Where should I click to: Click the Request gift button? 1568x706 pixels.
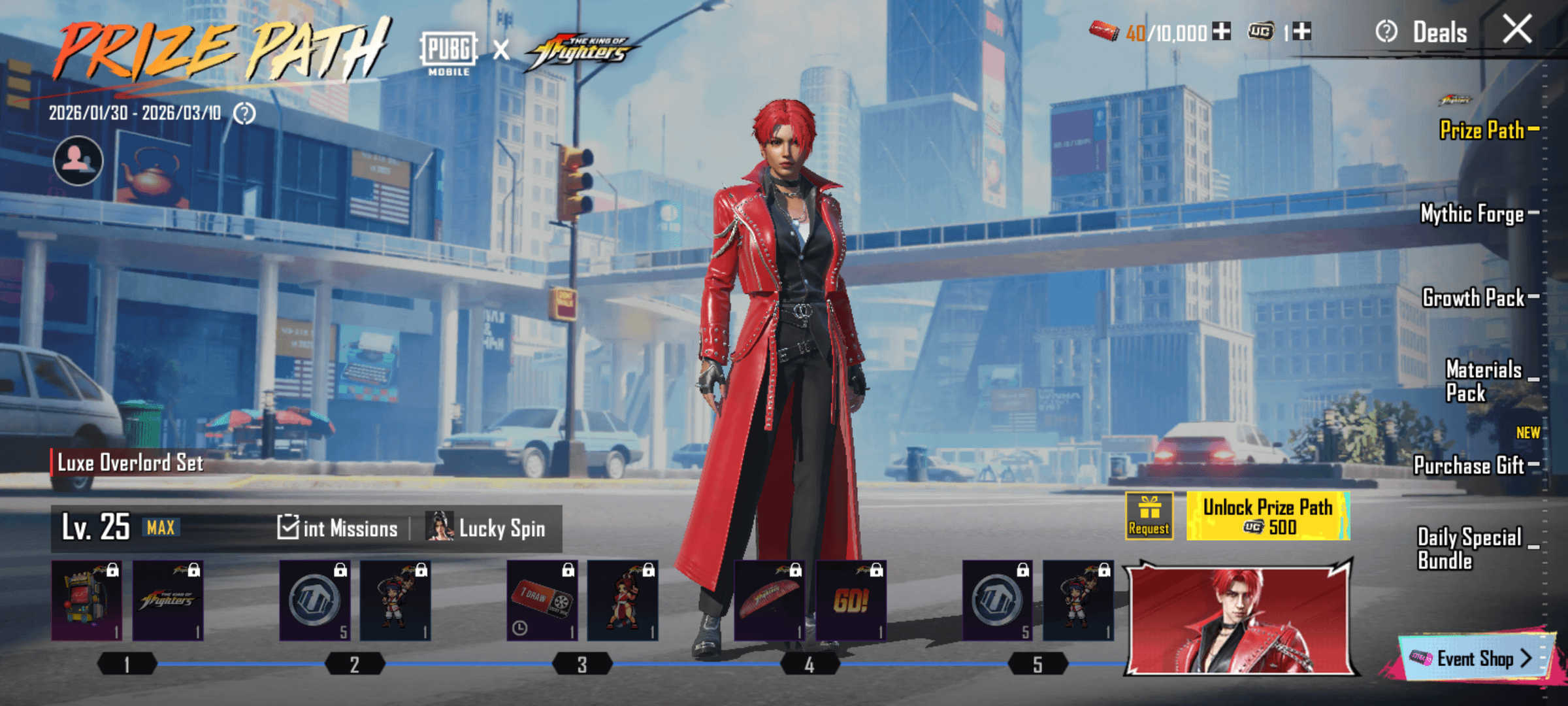1149,516
